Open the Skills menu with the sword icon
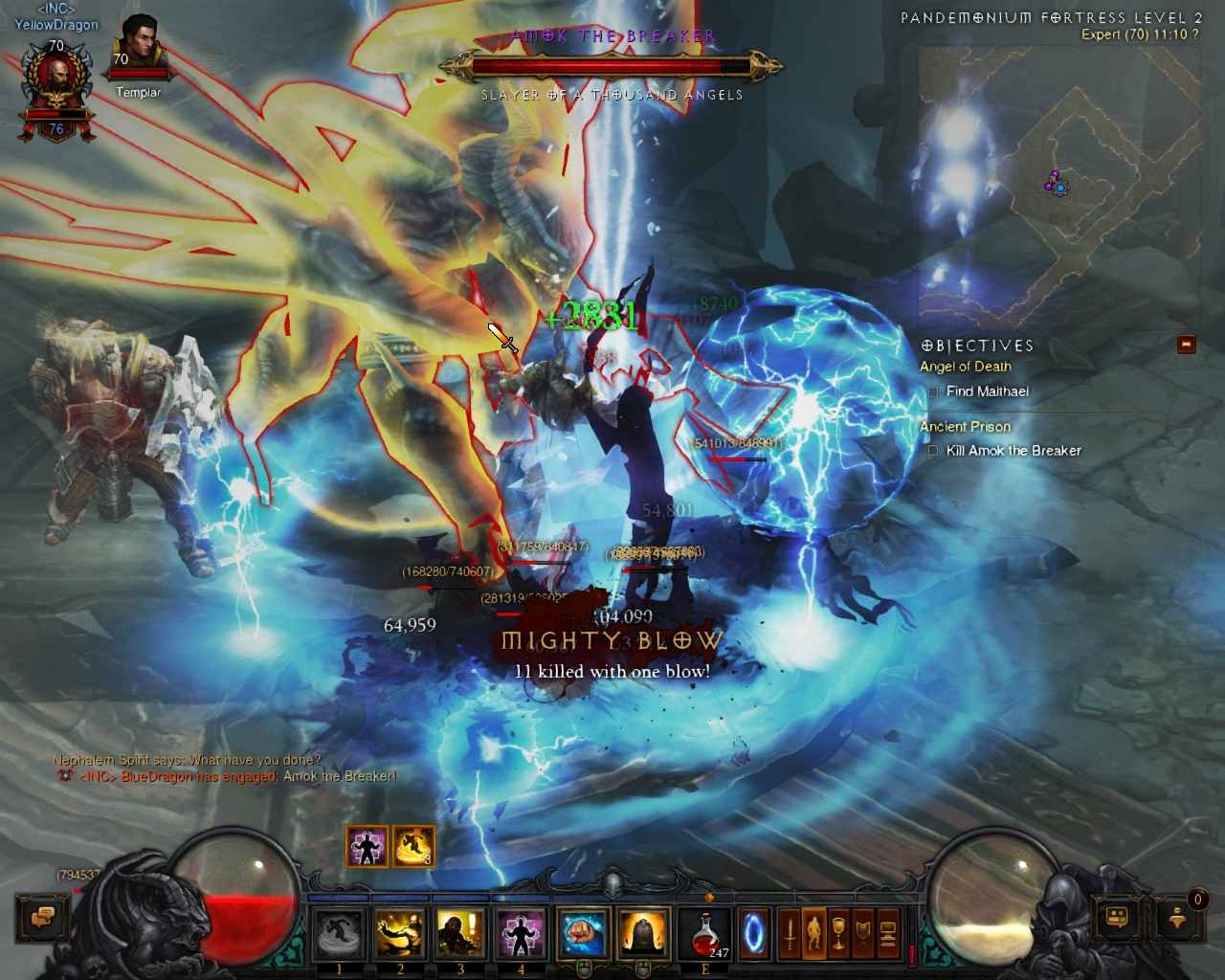 pos(790,933)
